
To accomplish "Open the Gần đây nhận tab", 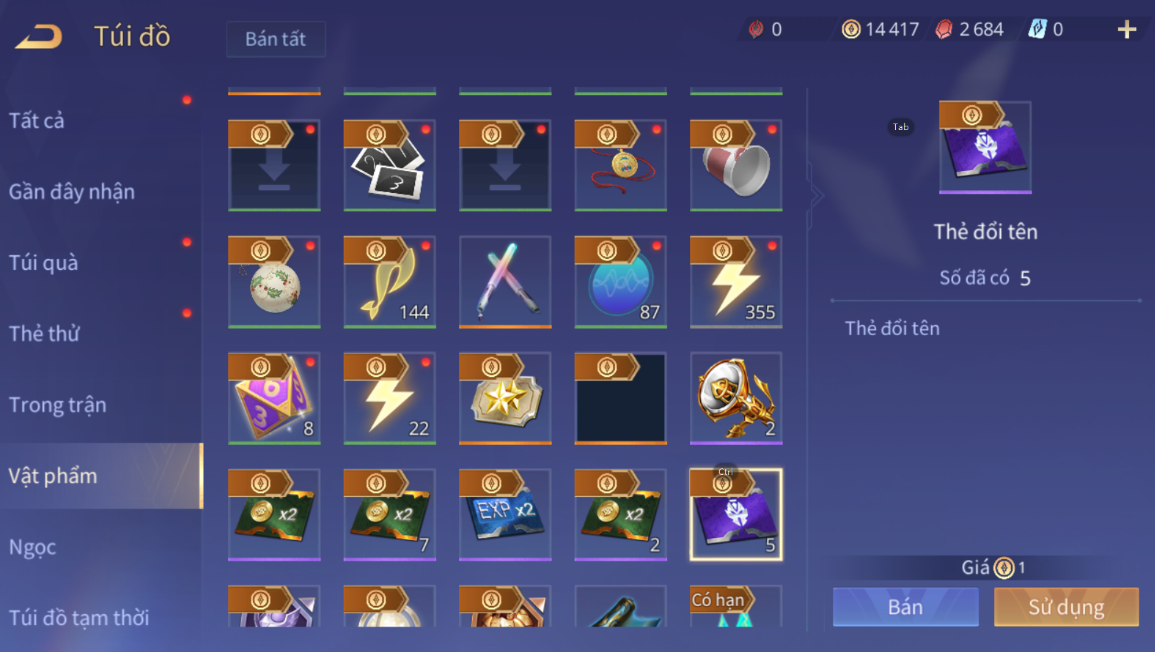I will [x=72, y=192].
